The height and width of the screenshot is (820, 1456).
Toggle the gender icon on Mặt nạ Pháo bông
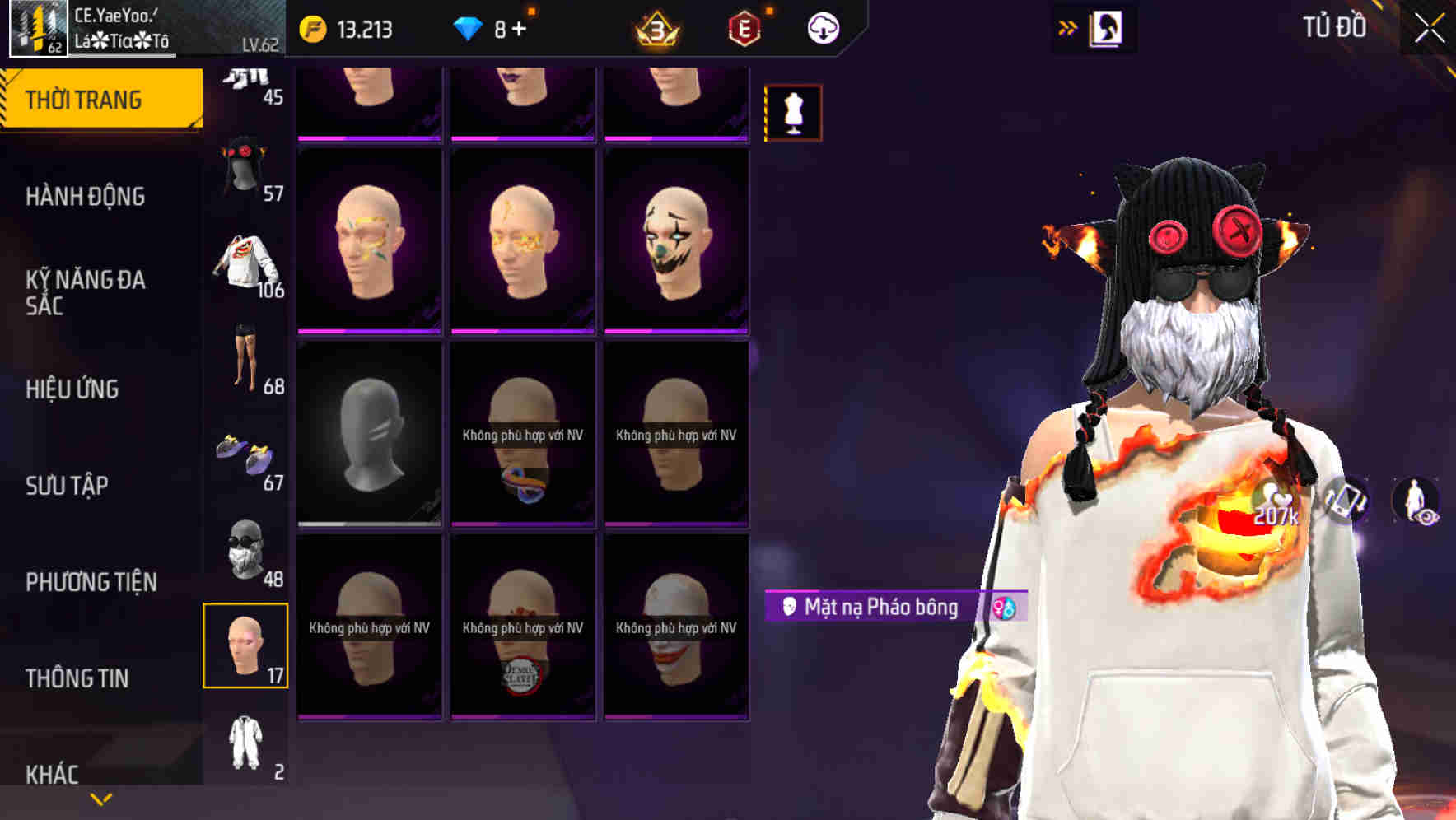(x=1004, y=608)
